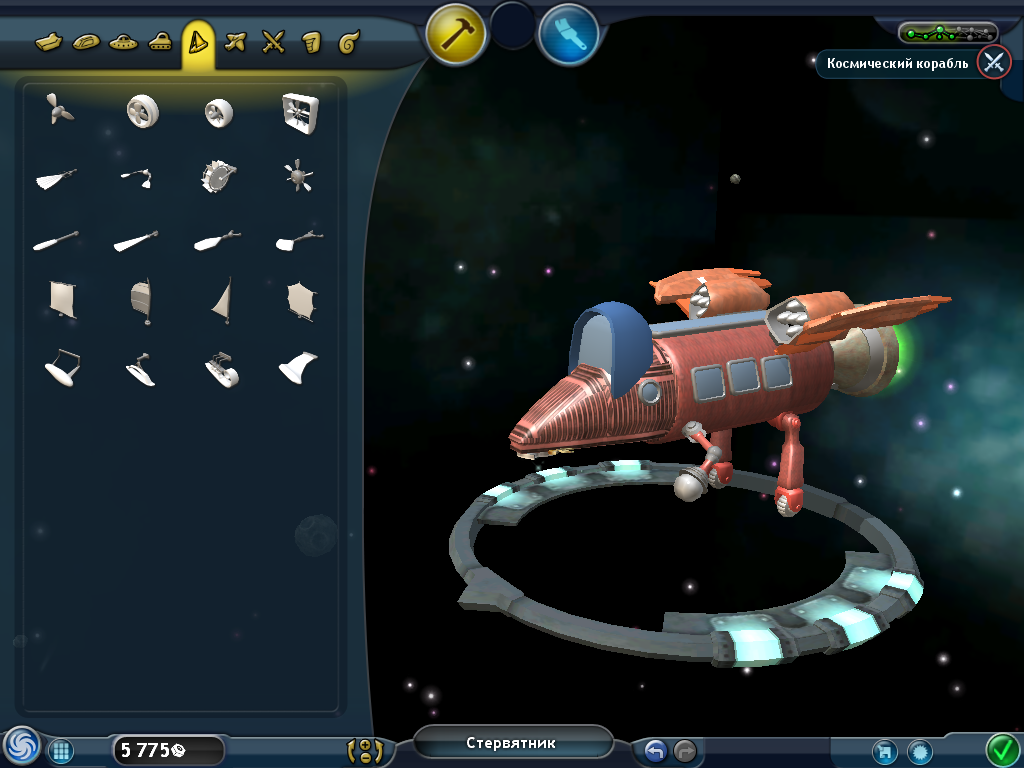Accept the ship with the green checkmark

1001,748
